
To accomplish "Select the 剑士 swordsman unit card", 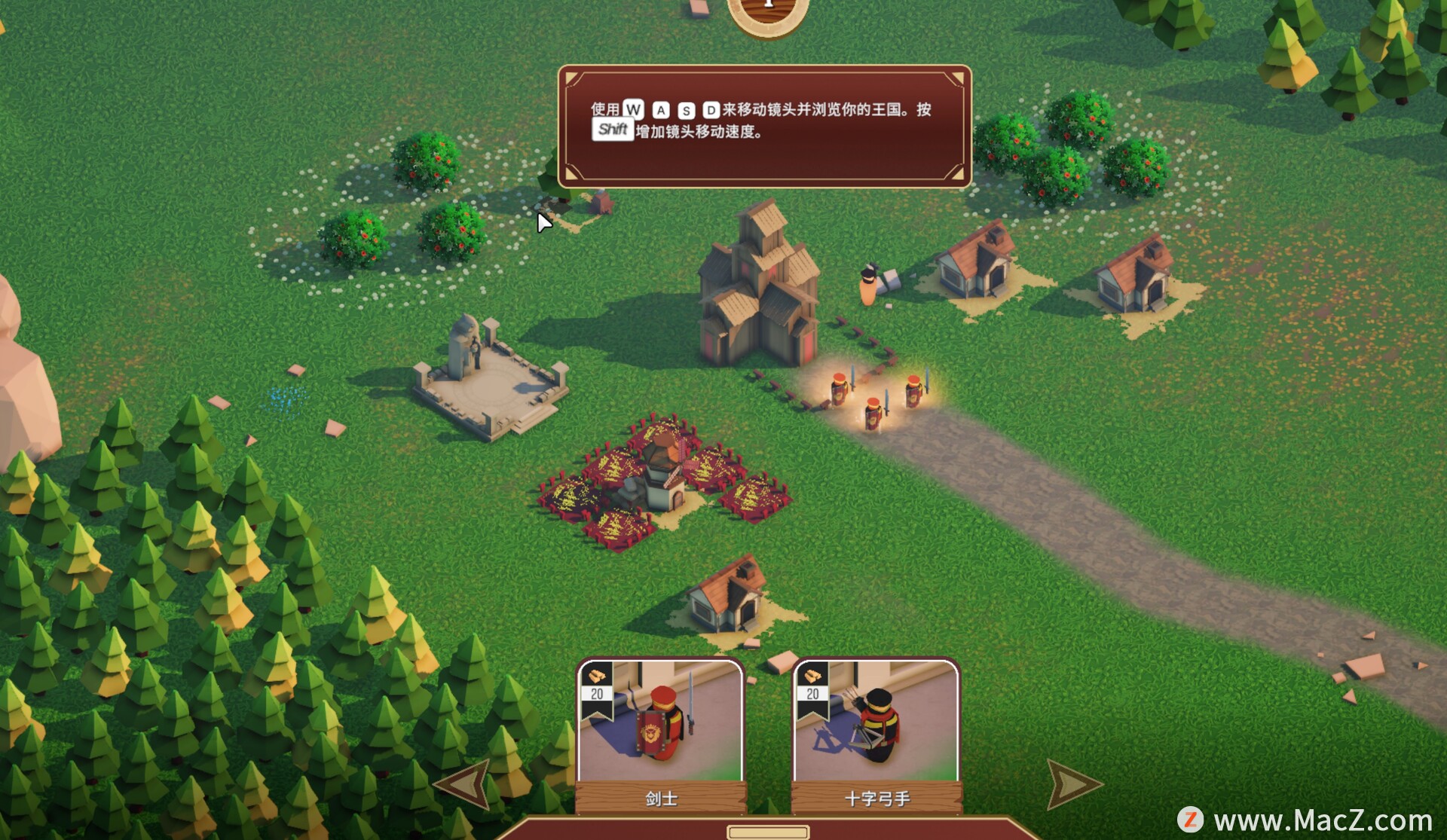I will click(661, 735).
